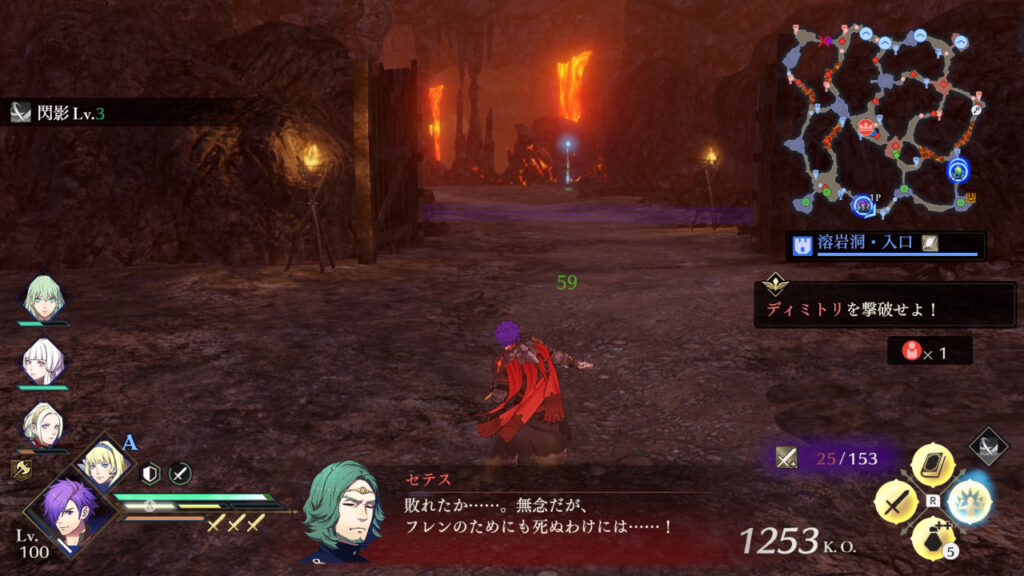Click the 閃影 Lv.3 skill notice
The width and height of the screenshot is (1024, 576).
click(60, 113)
